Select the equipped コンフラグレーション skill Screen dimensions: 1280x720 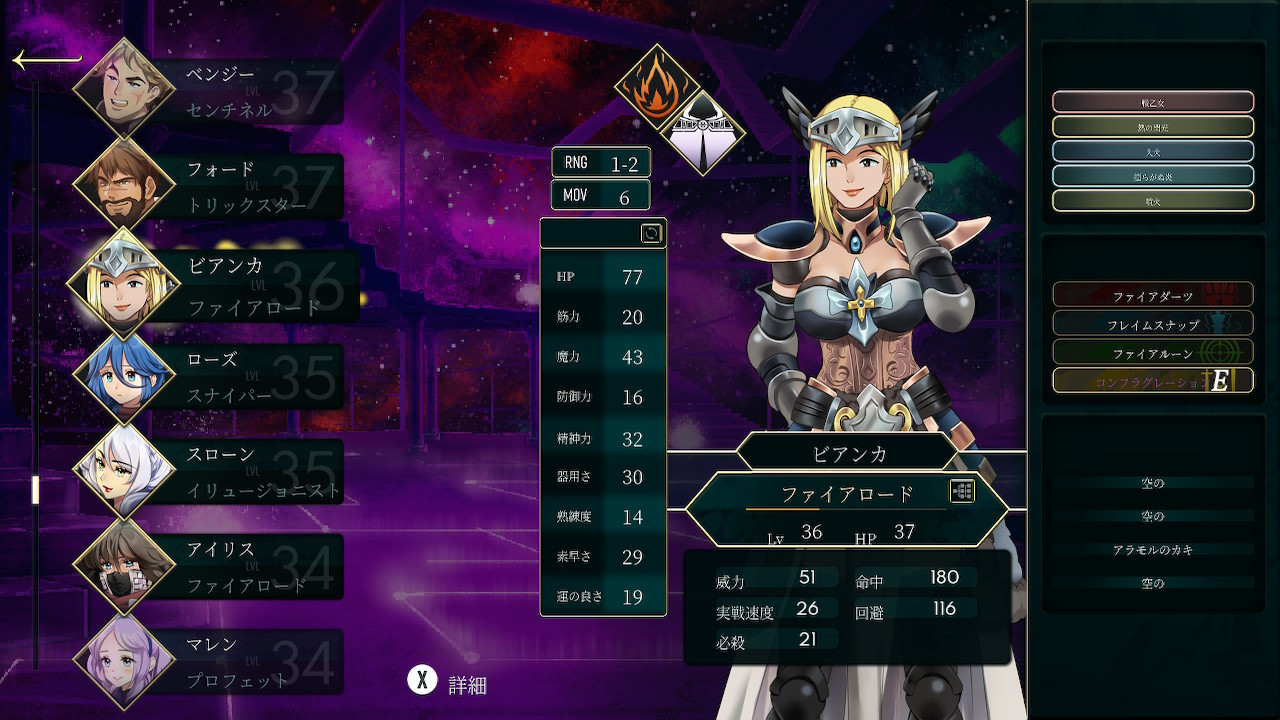click(1152, 381)
